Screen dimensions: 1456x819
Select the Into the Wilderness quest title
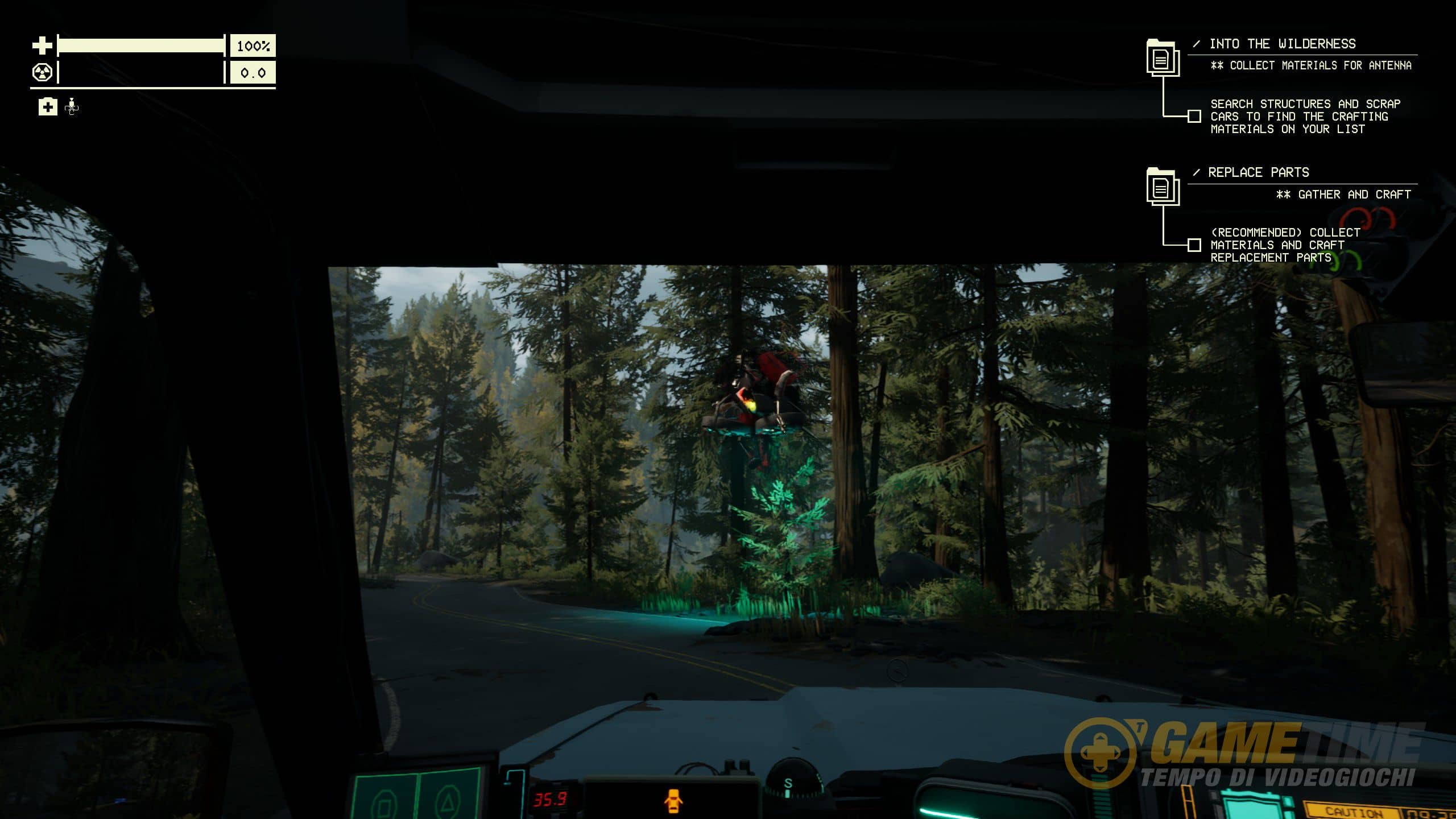pyautogui.click(x=1282, y=44)
